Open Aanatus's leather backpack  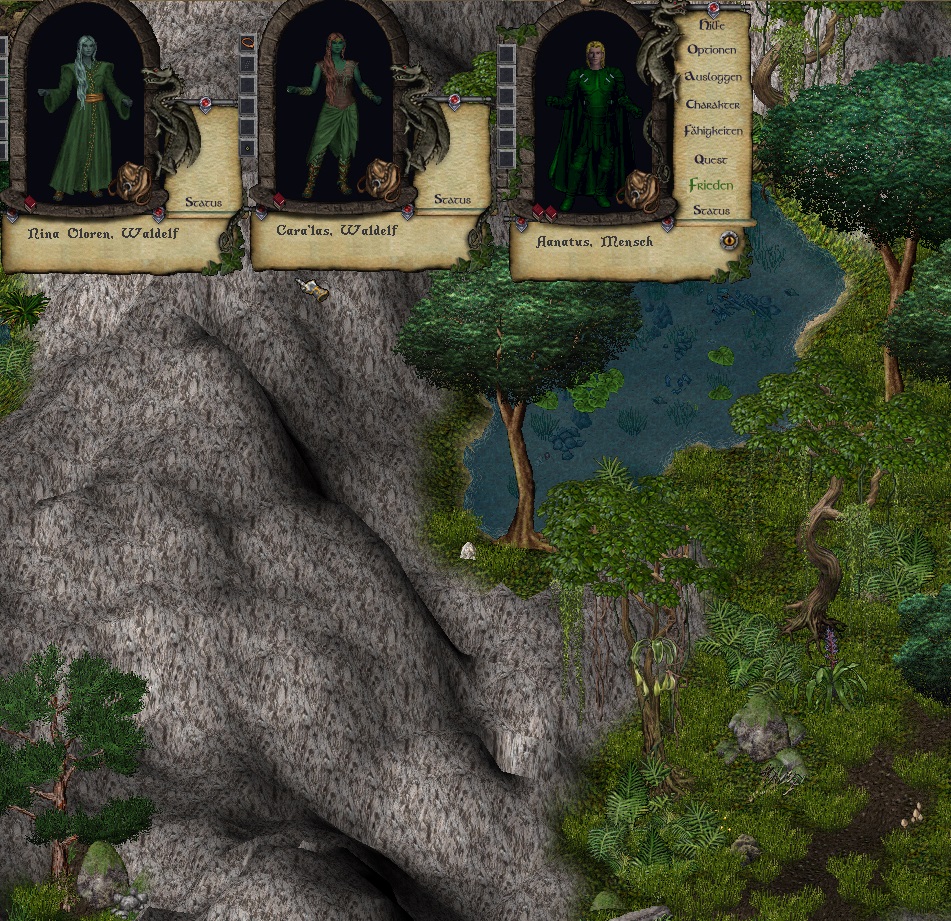(638, 188)
